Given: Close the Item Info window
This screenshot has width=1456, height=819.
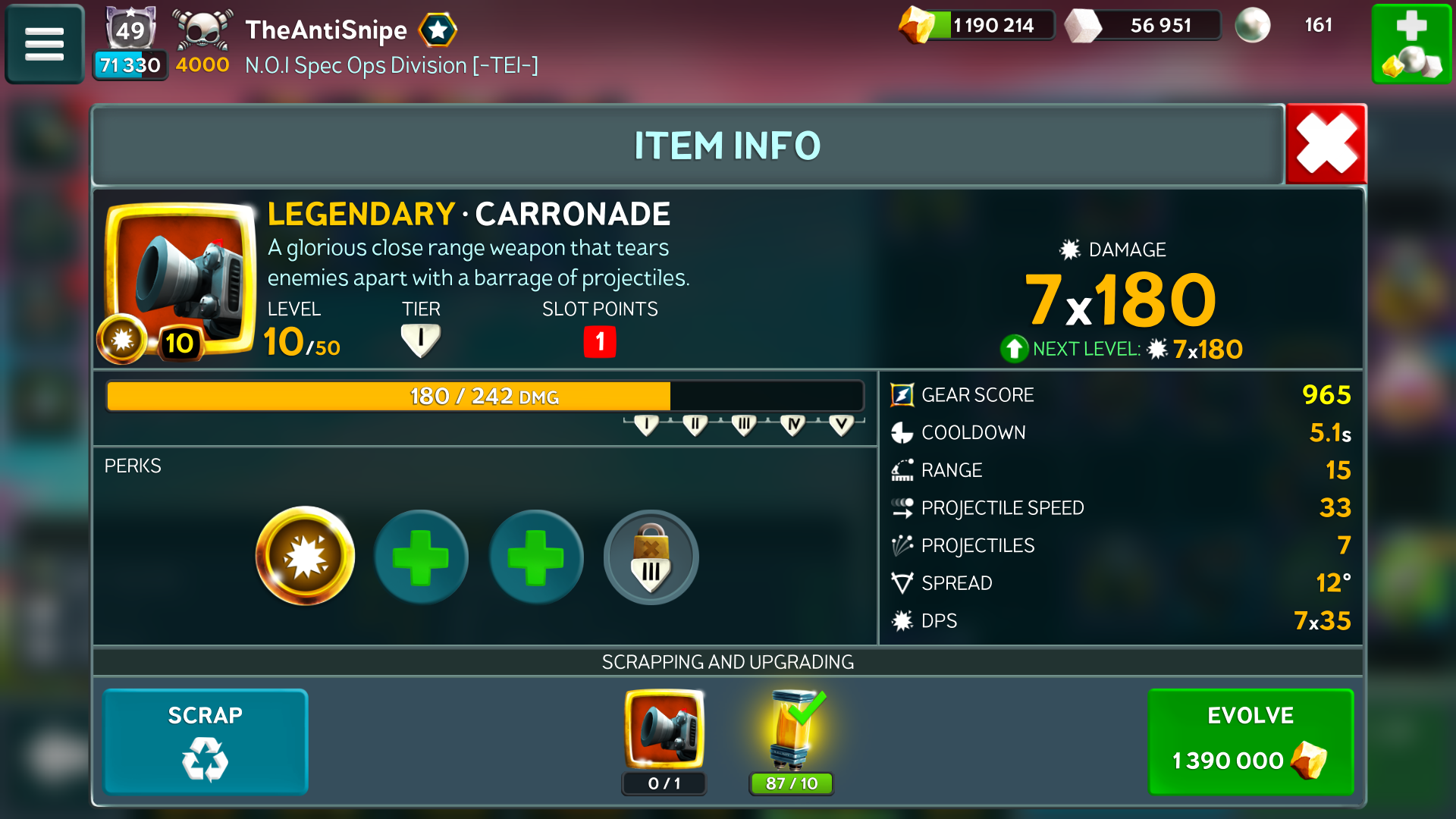Looking at the screenshot, I should (1326, 144).
